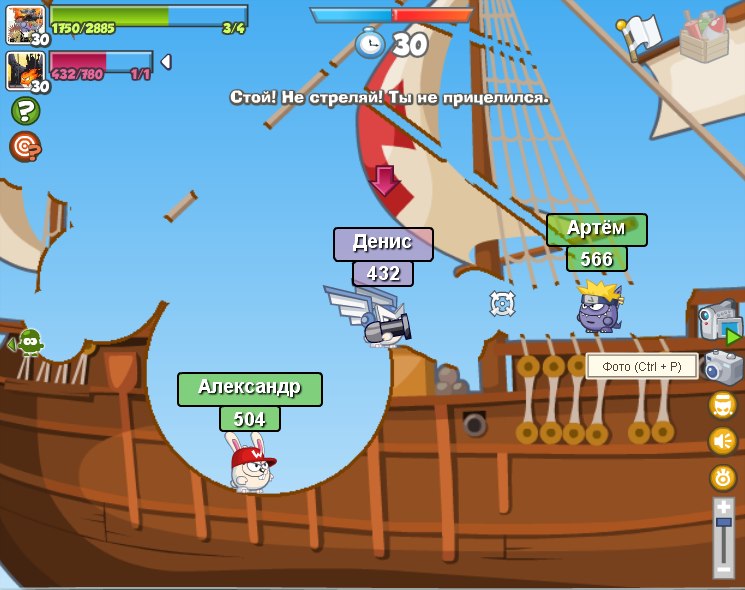Zoom in with the plus button
Image resolution: width=745 pixels, height=590 pixels.
coord(724,507)
